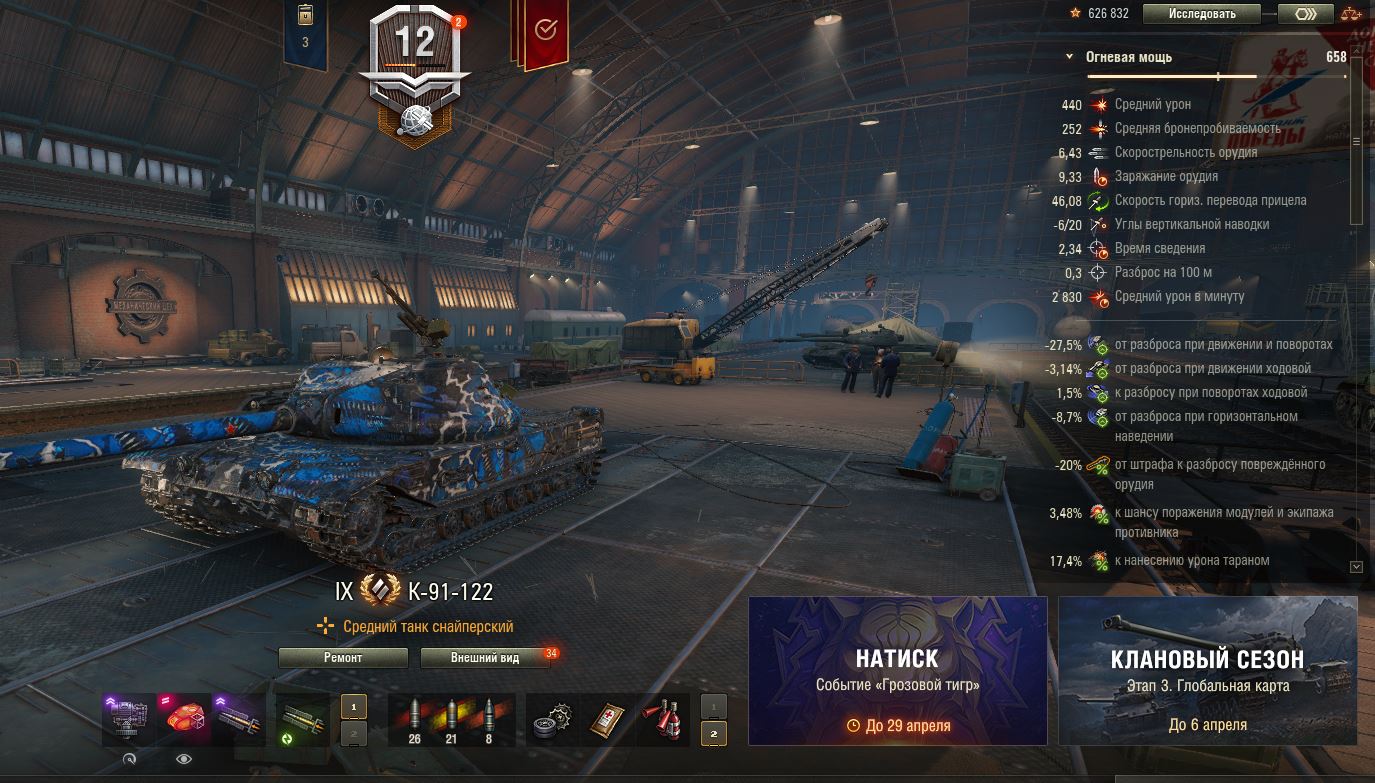Image resolution: width=1375 pixels, height=783 pixels.
Task: Open the Натиск event banner
Action: 897,670
